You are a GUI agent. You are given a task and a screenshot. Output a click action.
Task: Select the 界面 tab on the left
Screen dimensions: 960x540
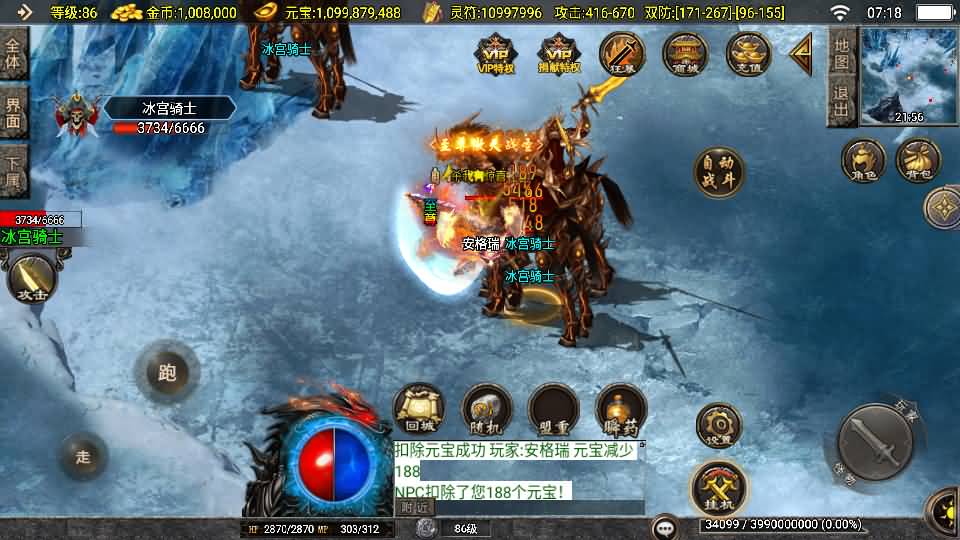[x=13, y=112]
